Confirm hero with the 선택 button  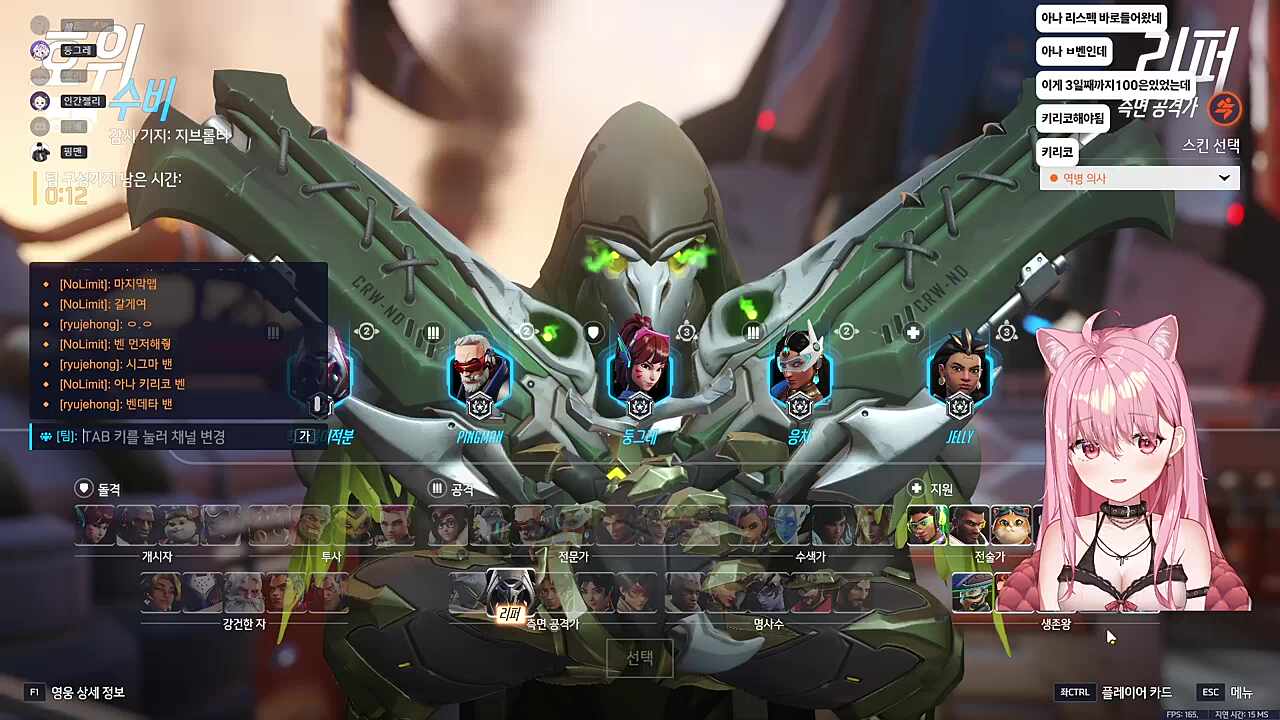(x=639, y=658)
